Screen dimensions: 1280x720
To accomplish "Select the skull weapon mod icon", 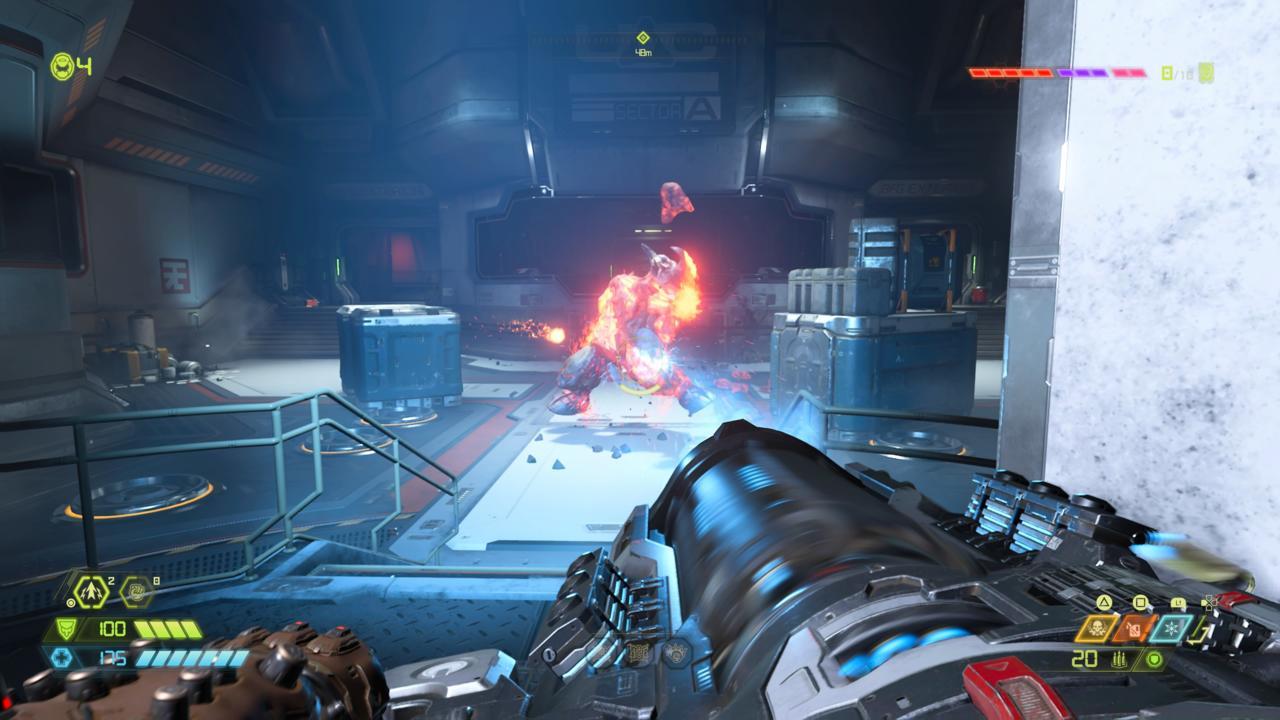I will tap(1098, 628).
